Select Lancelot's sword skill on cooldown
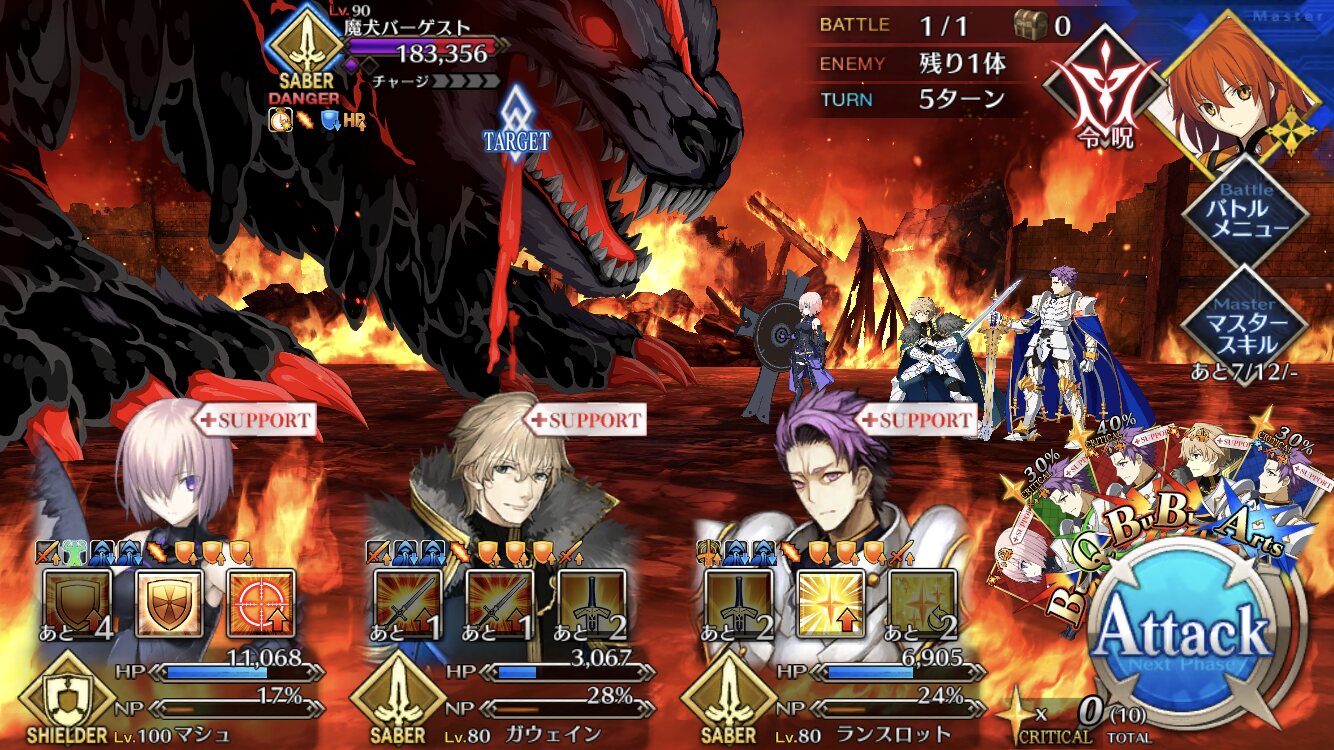Screen dimensions: 1334x750 [739, 604]
